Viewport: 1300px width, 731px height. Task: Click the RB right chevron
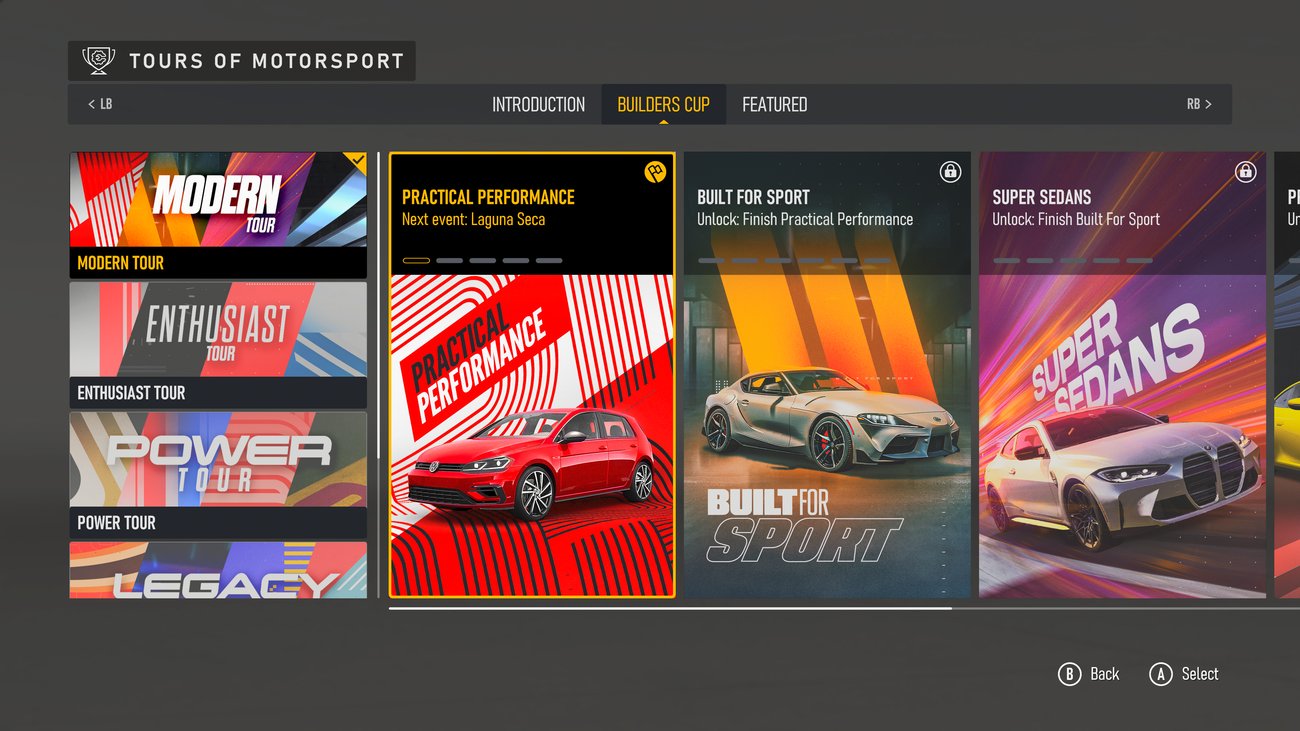1206,103
